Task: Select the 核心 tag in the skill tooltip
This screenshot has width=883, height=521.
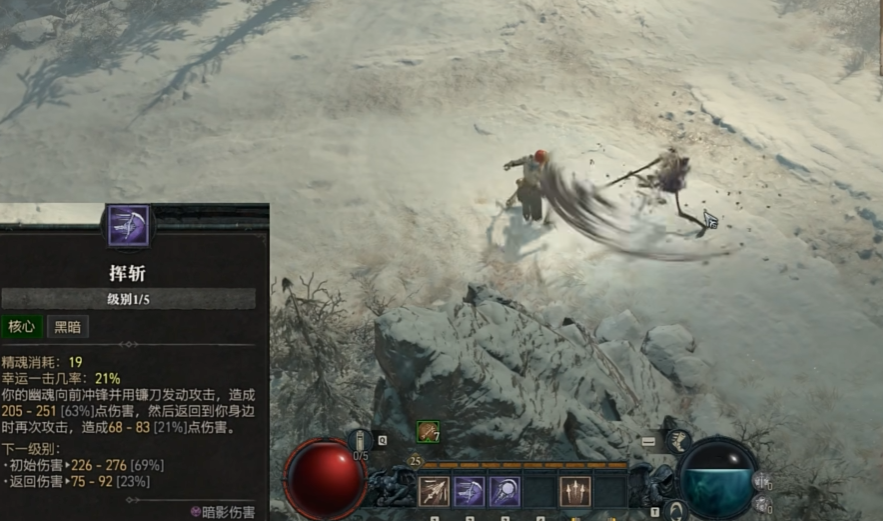Action: [22, 327]
